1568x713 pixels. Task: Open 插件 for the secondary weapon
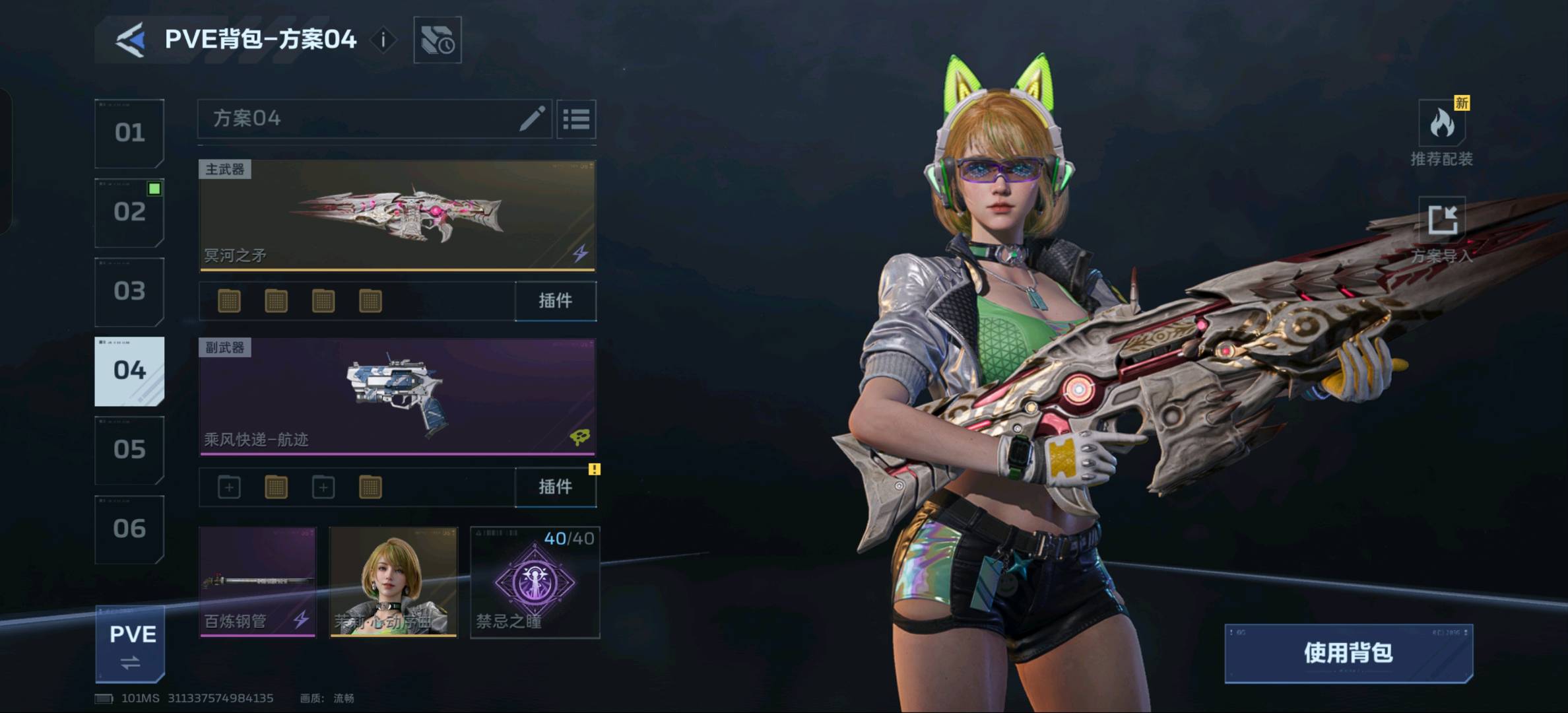pos(555,487)
